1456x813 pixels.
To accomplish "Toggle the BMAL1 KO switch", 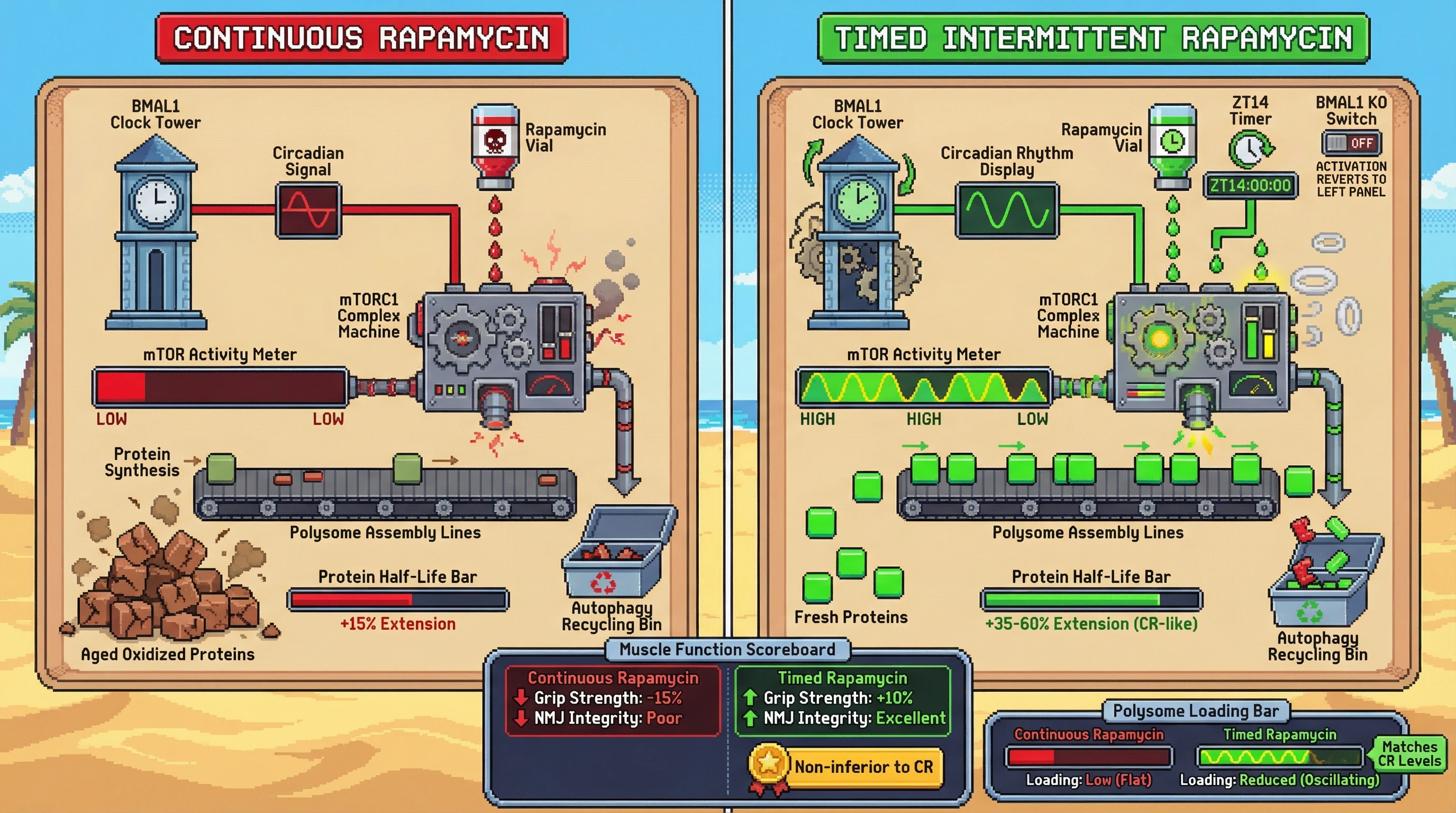I will coord(1351,143).
